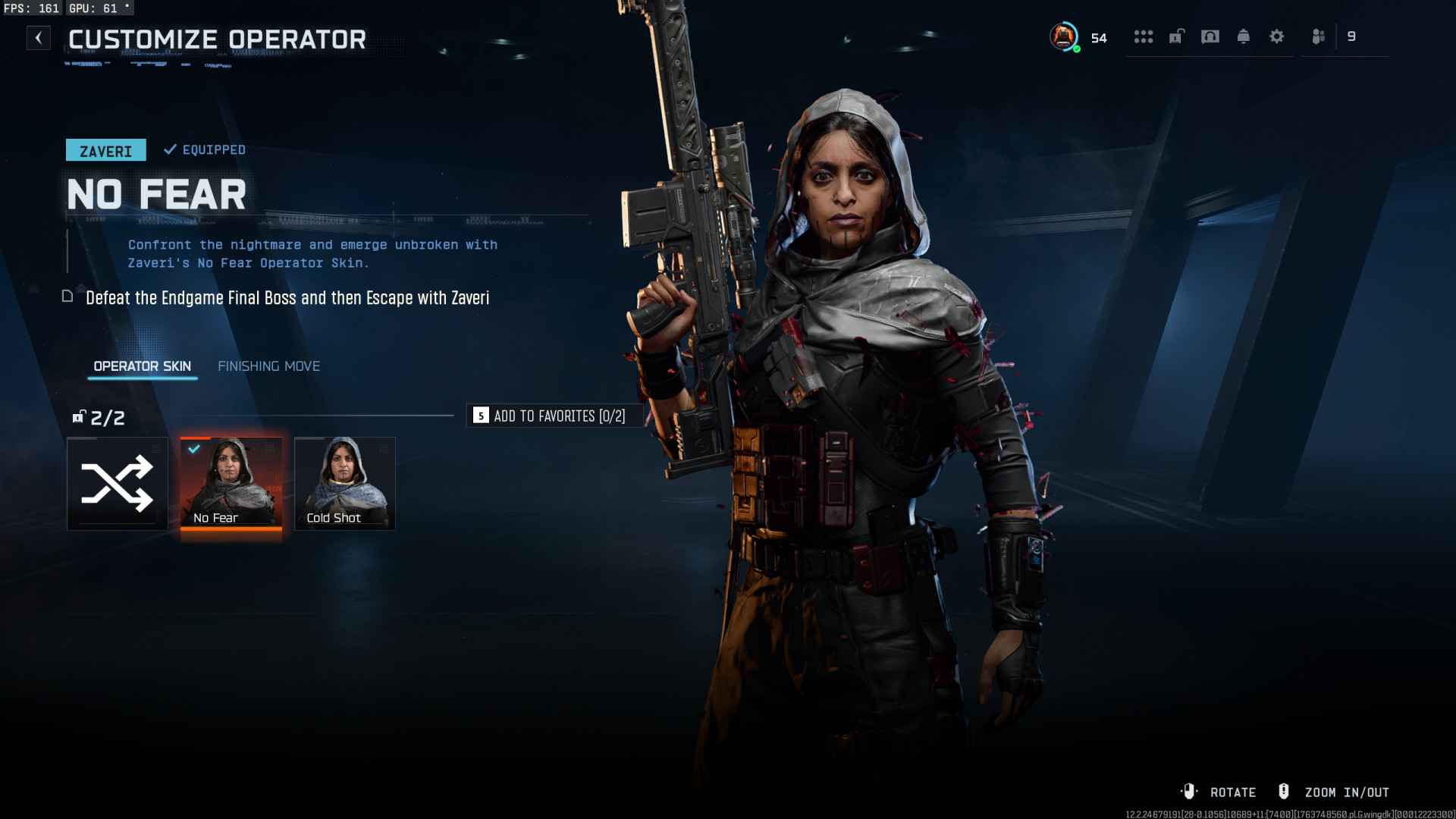1456x819 pixels.
Task: Show notifications via the bell icon
Action: [x=1244, y=36]
